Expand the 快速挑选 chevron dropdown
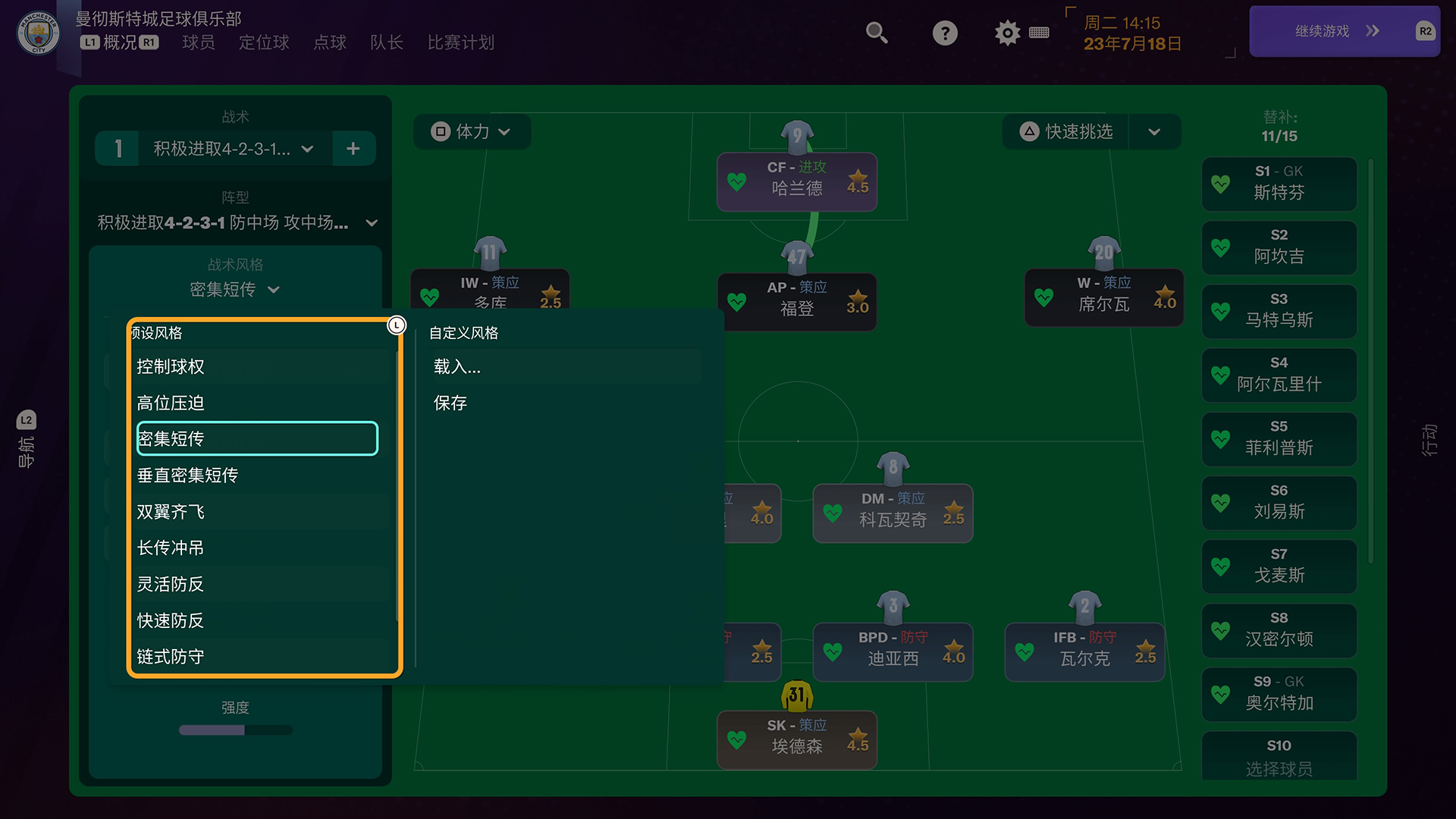 click(x=1154, y=131)
